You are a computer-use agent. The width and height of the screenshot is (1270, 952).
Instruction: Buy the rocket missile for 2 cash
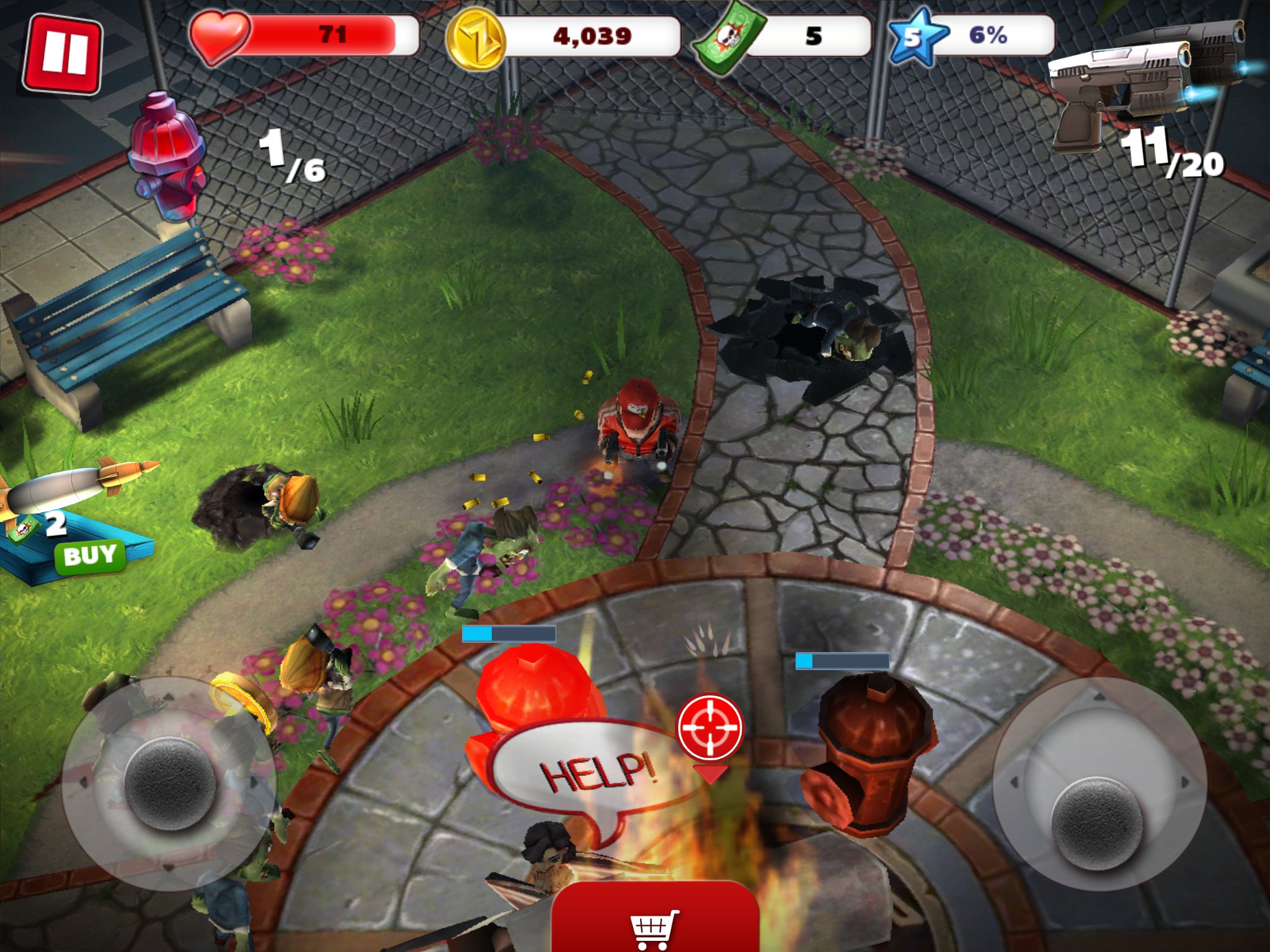pos(91,555)
